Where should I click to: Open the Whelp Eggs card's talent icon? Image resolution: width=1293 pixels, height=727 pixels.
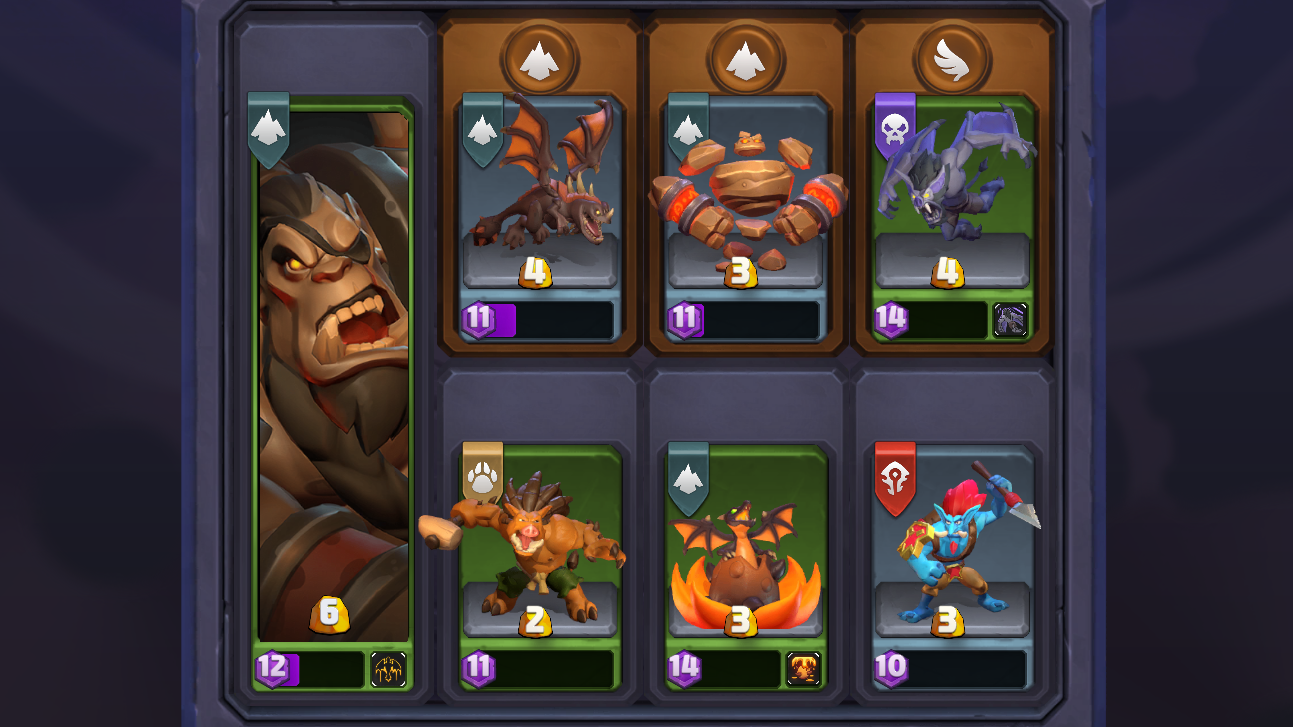tap(804, 669)
